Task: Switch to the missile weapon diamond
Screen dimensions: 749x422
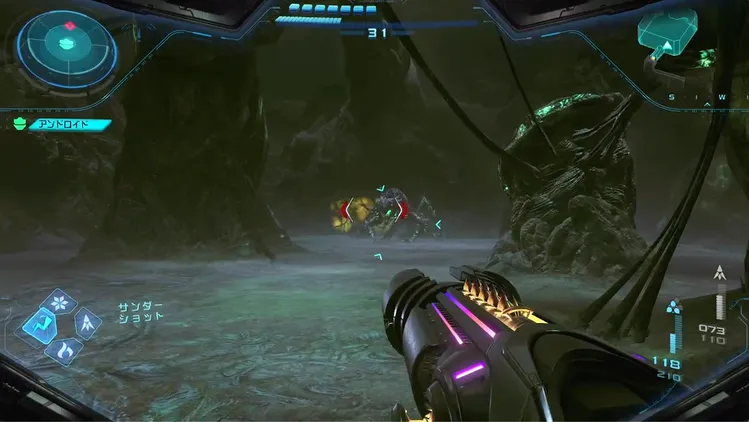Action: 87,322
